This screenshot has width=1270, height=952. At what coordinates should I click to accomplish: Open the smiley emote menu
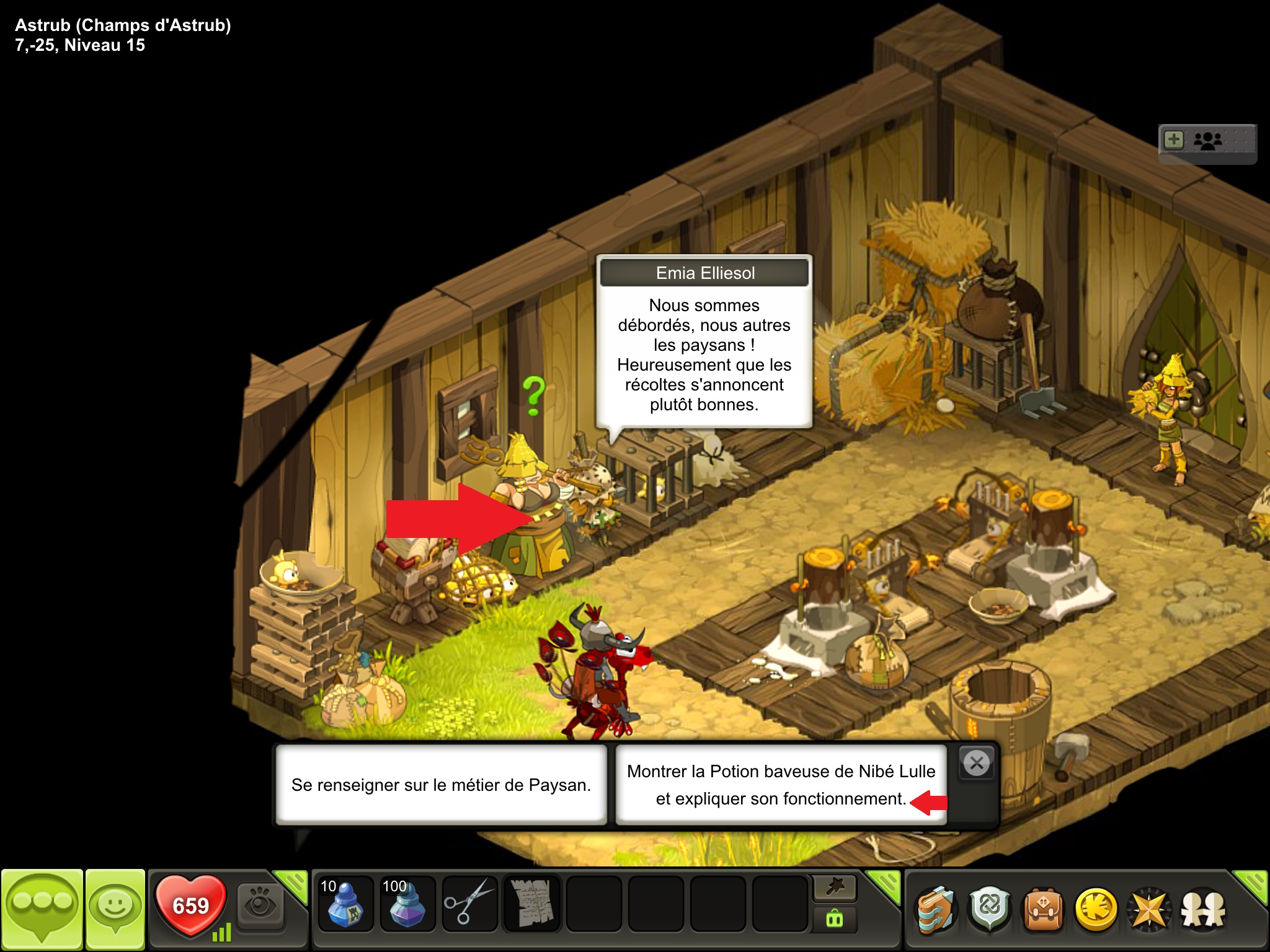point(115,909)
